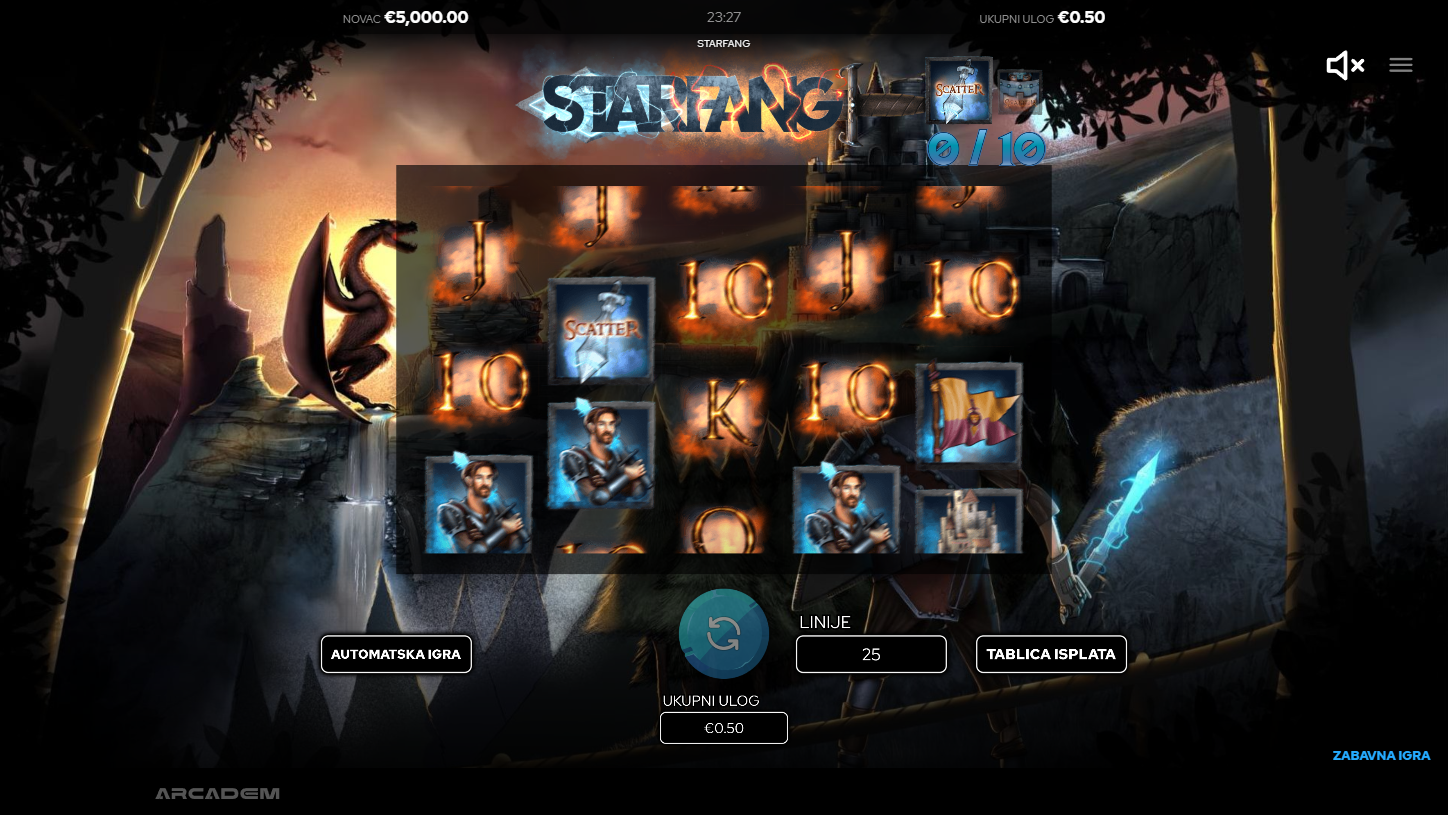This screenshot has height=815, width=1448.
Task: Open the hamburger menu
Action: coord(1401,65)
